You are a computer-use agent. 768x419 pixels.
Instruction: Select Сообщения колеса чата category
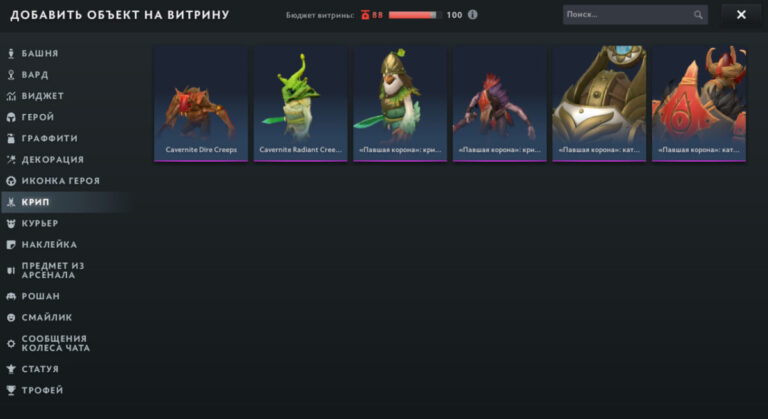tap(55, 343)
